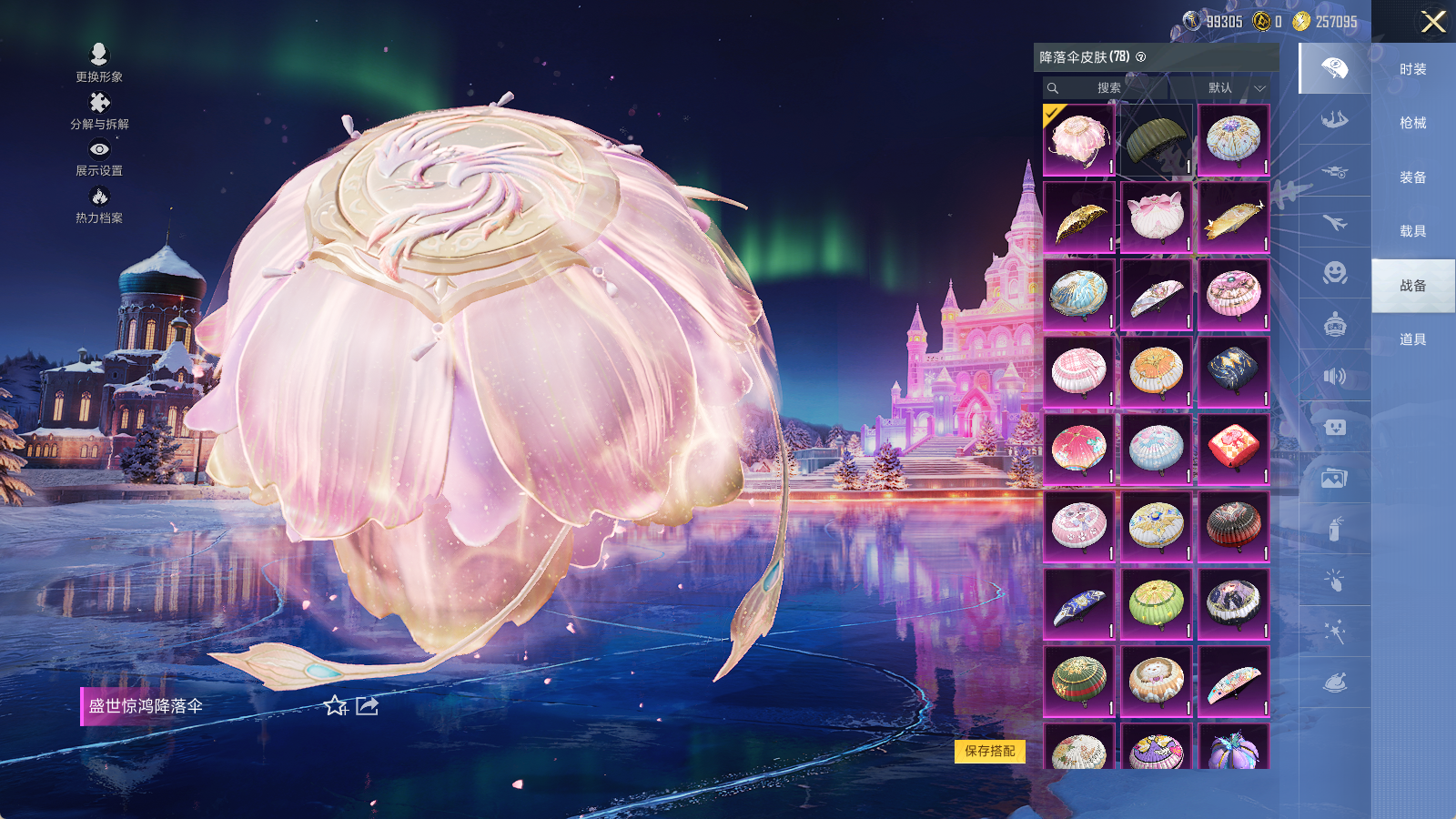The image size is (1456, 819).
Task: Open 分解与拆解 dismantle menu
Action: 99,111
